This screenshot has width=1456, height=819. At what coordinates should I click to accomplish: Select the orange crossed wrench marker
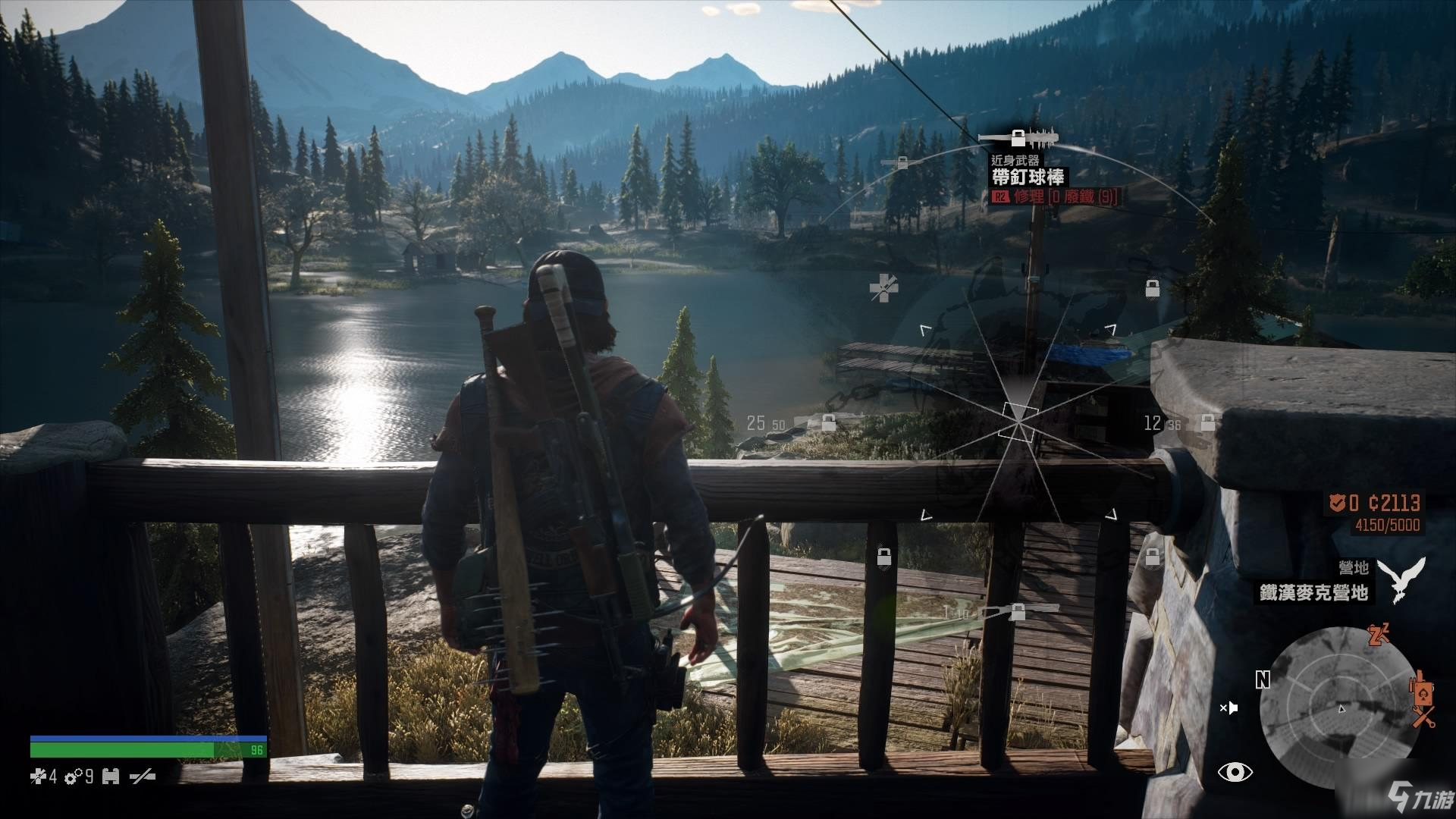[1423, 717]
